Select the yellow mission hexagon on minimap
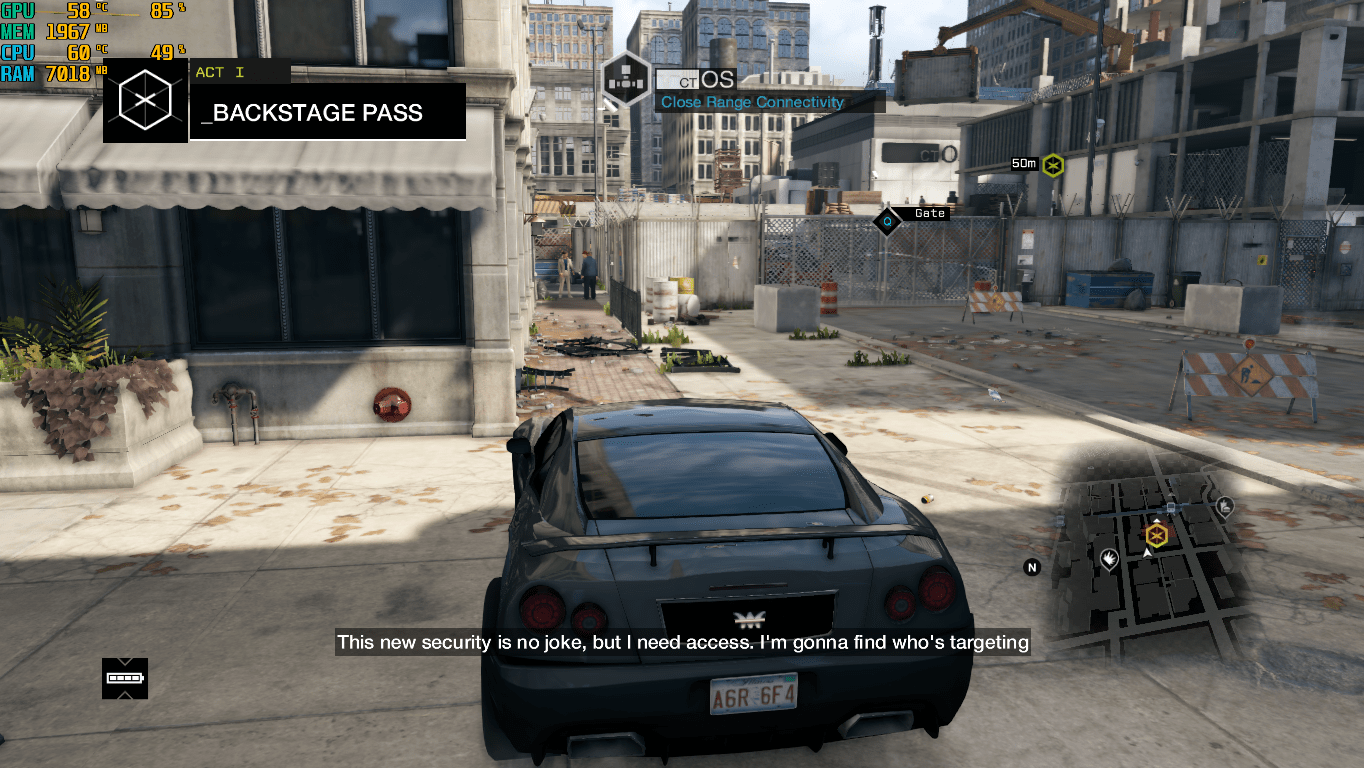Viewport: 1364px width, 768px height. pos(1157,536)
